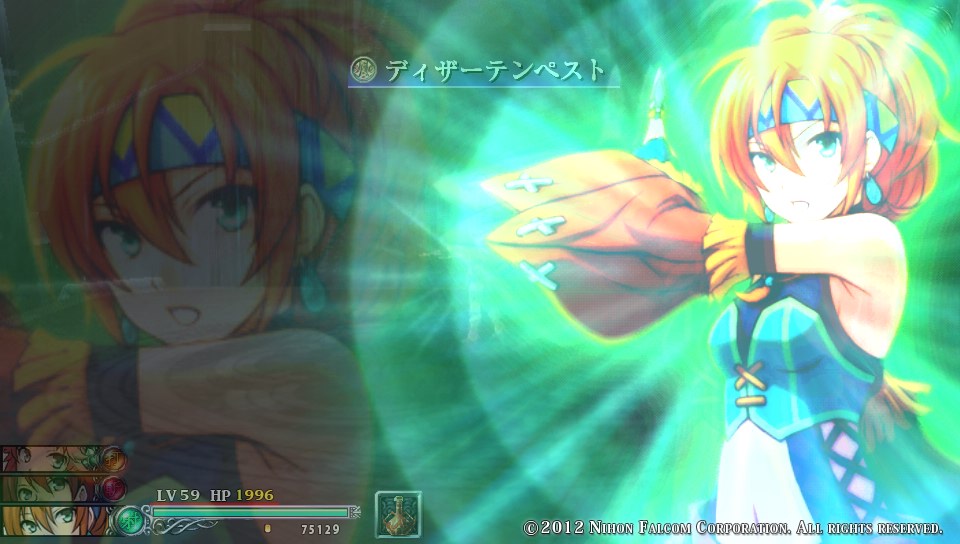This screenshot has width=960, height=544.
Task: Use the potion bottle item slot
Action: (398, 514)
